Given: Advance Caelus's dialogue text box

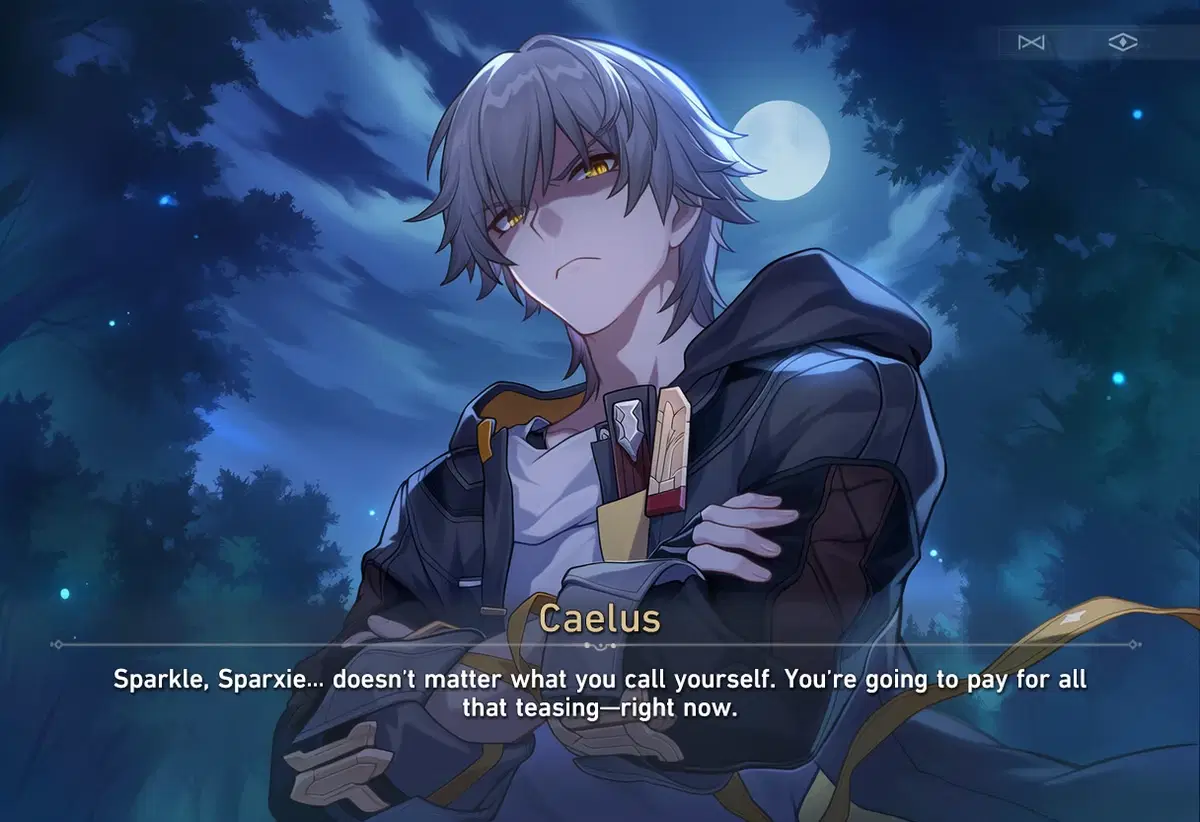Looking at the screenshot, I should (600, 693).
